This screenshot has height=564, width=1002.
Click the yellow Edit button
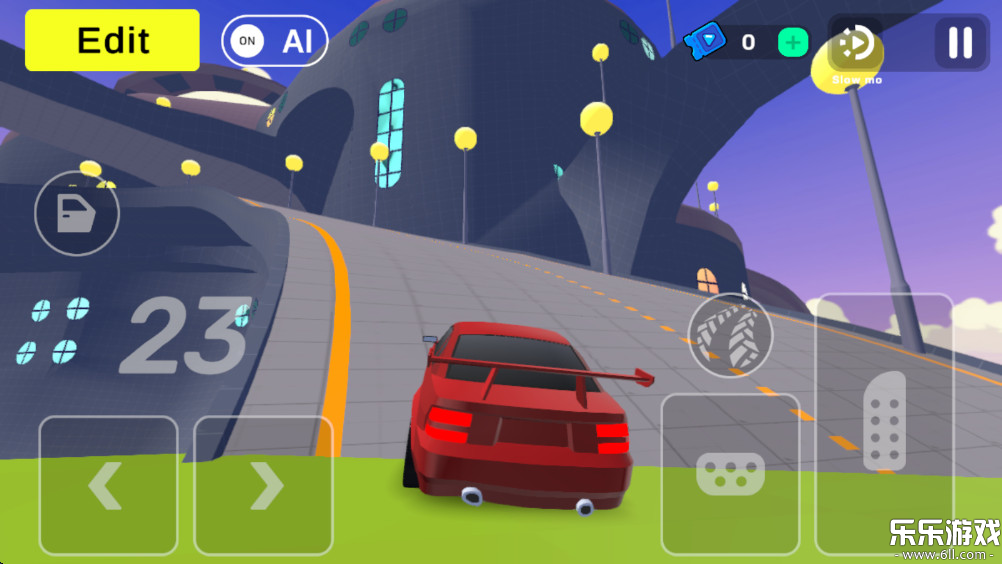(112, 41)
